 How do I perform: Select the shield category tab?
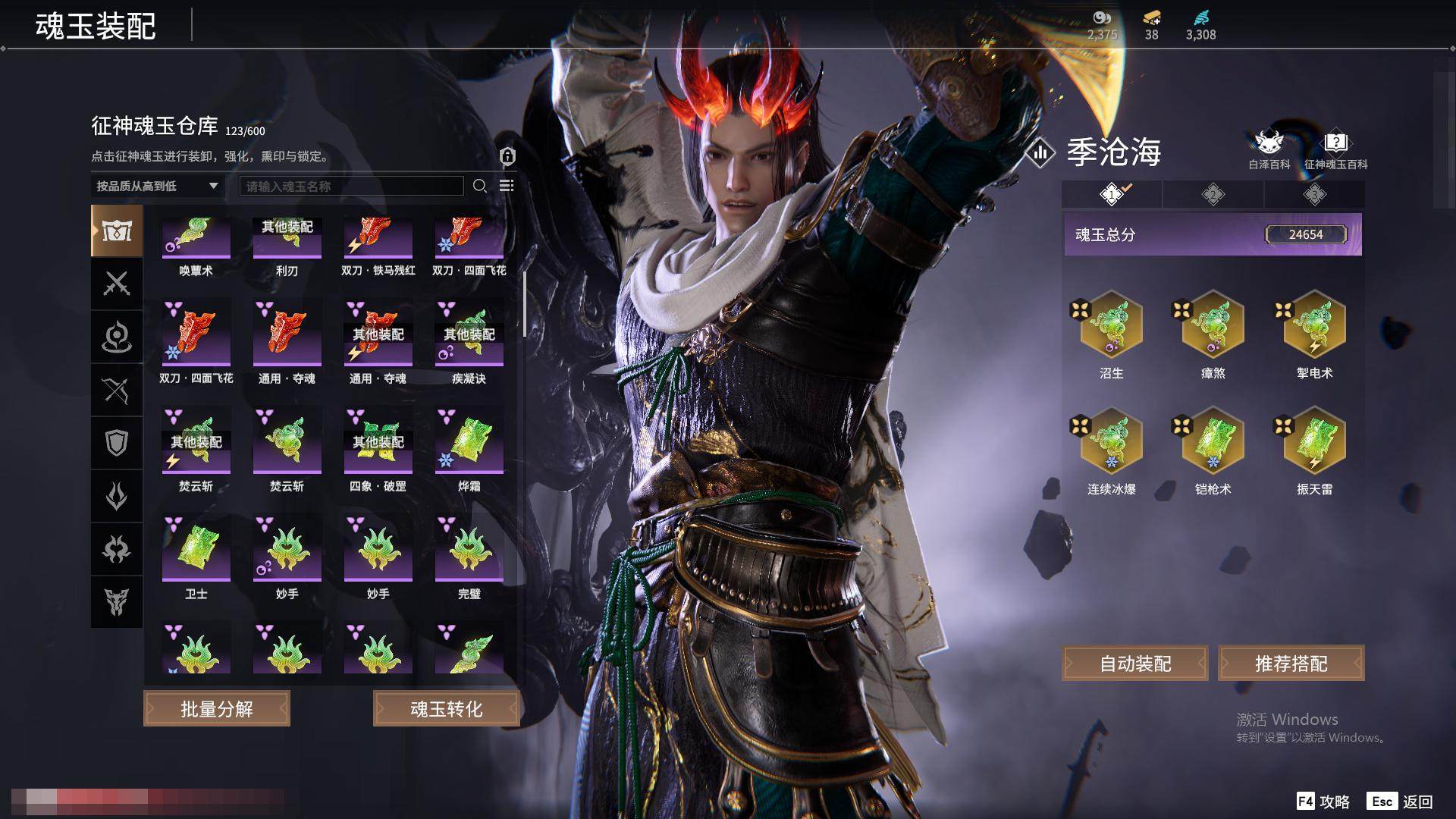pyautogui.click(x=117, y=443)
